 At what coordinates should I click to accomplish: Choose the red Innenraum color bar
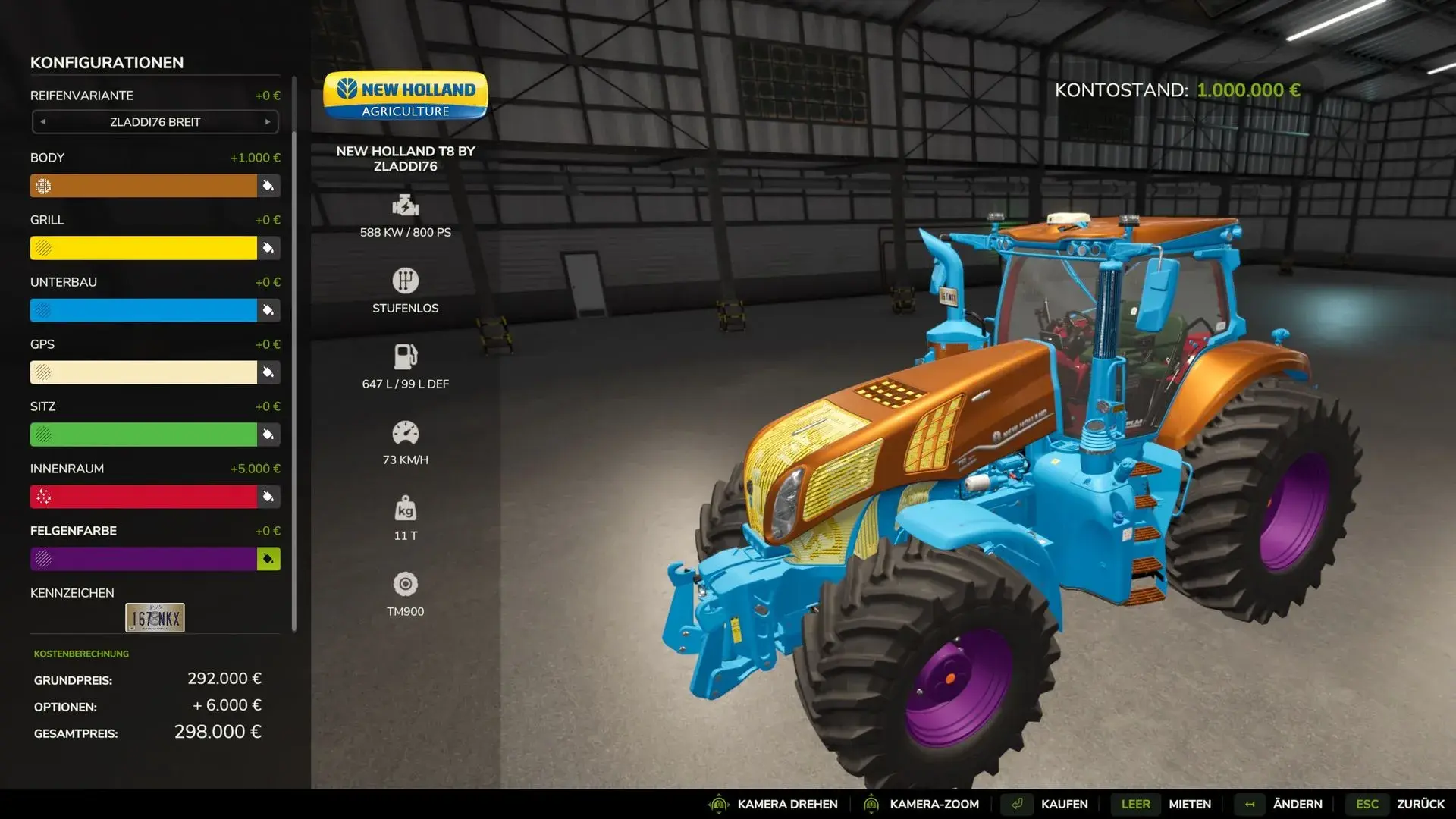coord(143,497)
